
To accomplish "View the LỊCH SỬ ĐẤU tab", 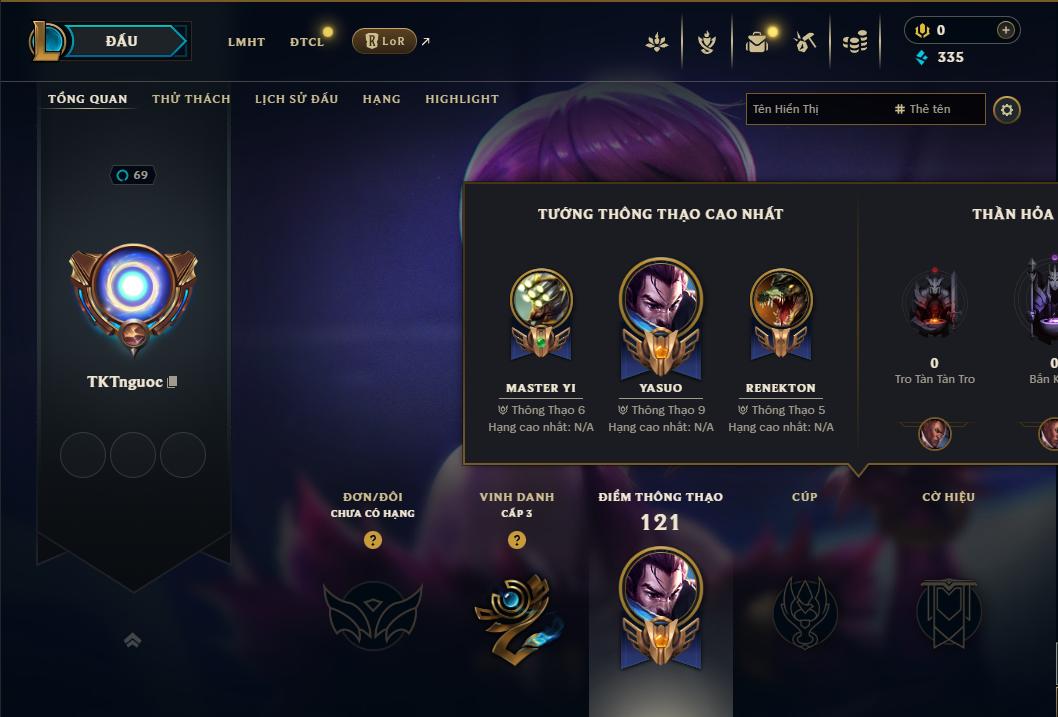I will coord(296,99).
